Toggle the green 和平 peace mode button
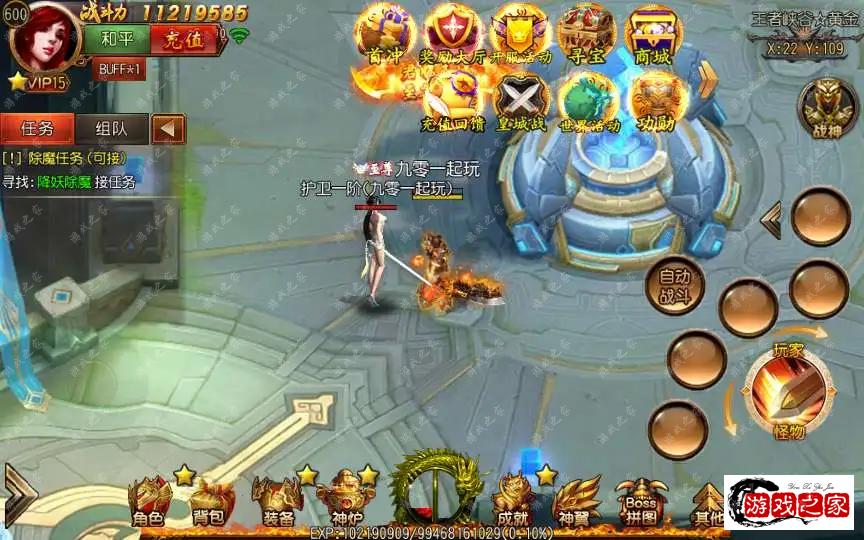This screenshot has width=864, height=540. click(x=124, y=39)
